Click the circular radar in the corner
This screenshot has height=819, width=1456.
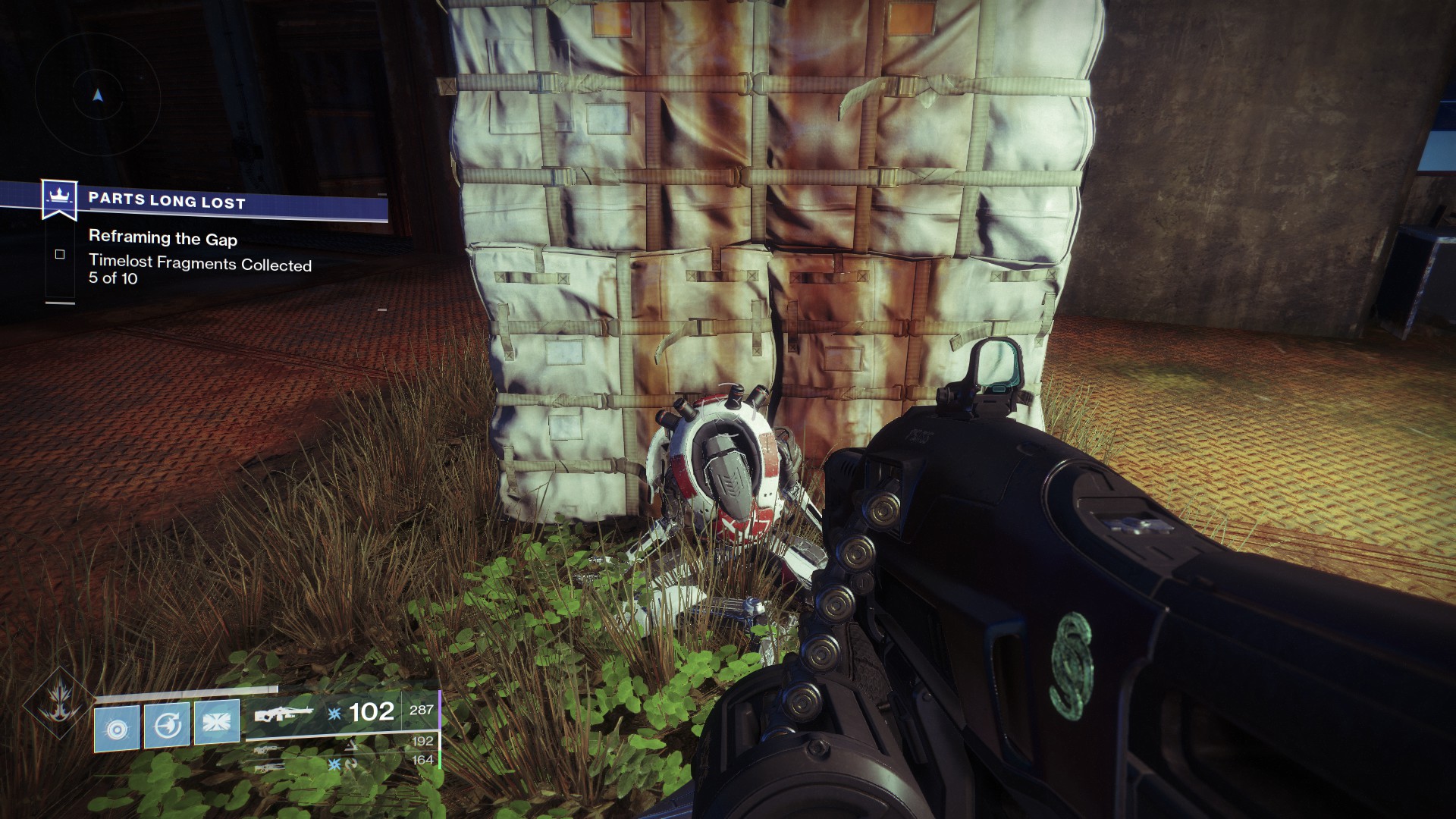[98, 96]
